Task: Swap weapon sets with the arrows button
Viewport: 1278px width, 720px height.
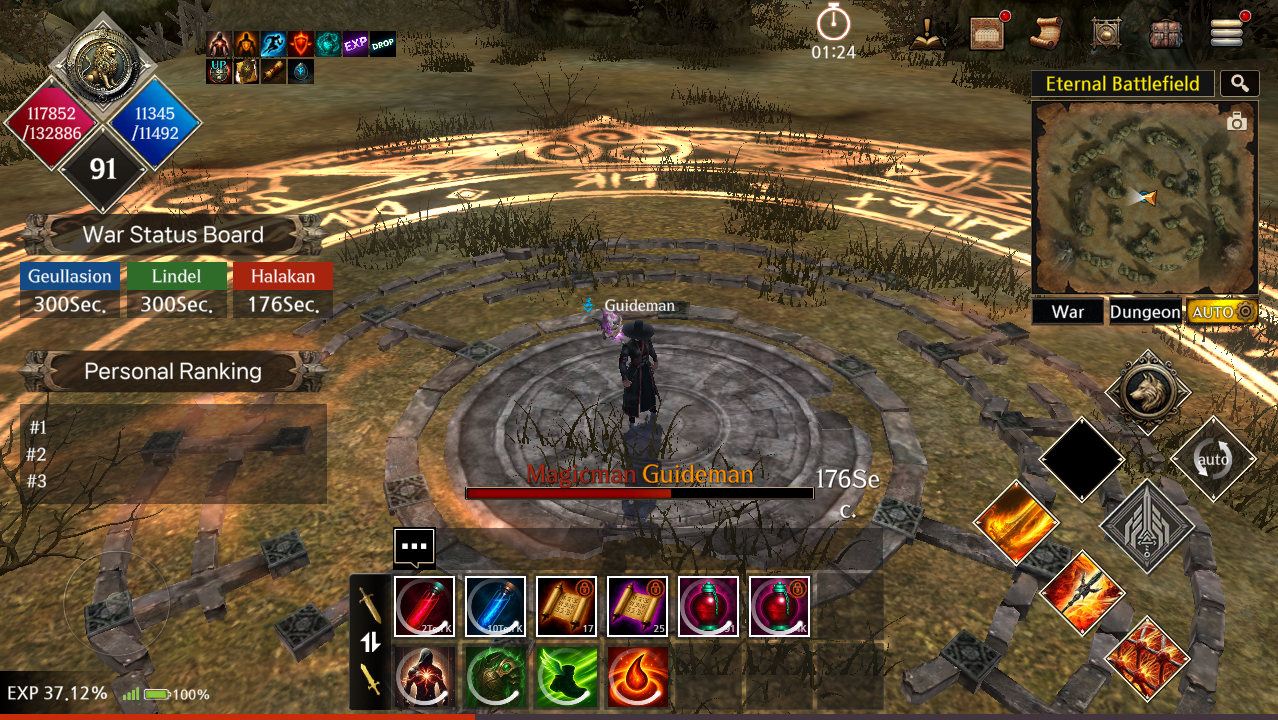Action: tap(371, 642)
